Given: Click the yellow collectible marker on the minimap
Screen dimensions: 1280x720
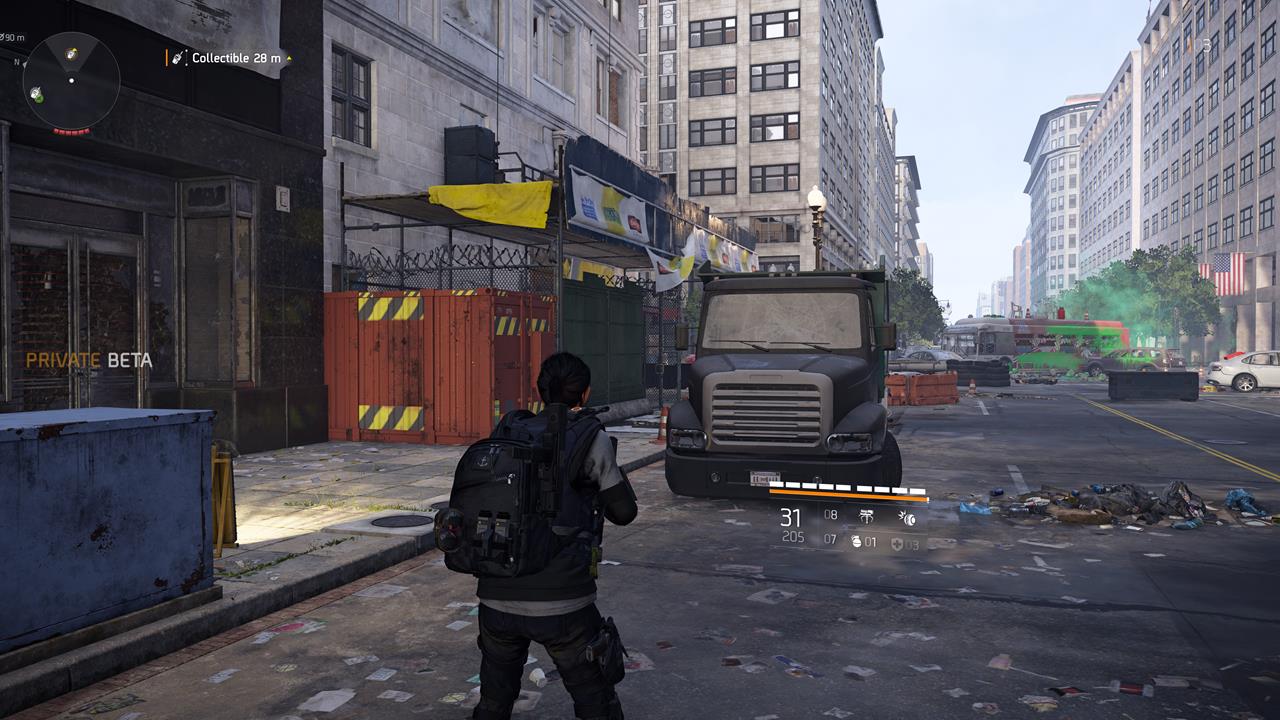Looking at the screenshot, I should point(71,53).
